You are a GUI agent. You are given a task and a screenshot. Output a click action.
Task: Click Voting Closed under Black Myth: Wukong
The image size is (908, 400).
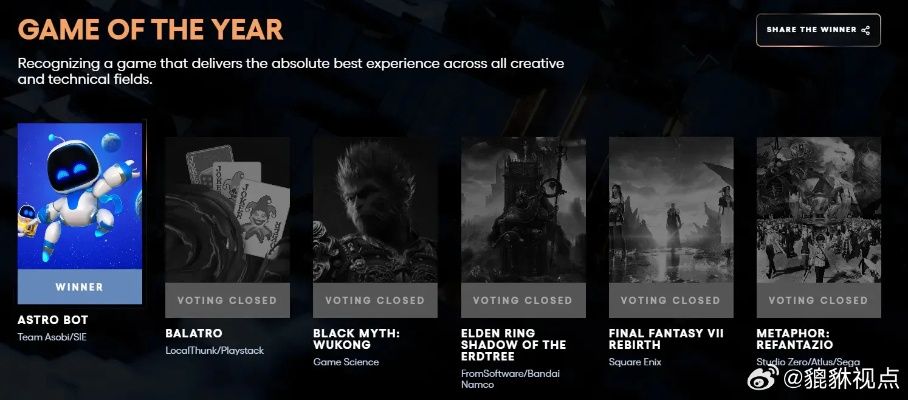[x=375, y=300]
